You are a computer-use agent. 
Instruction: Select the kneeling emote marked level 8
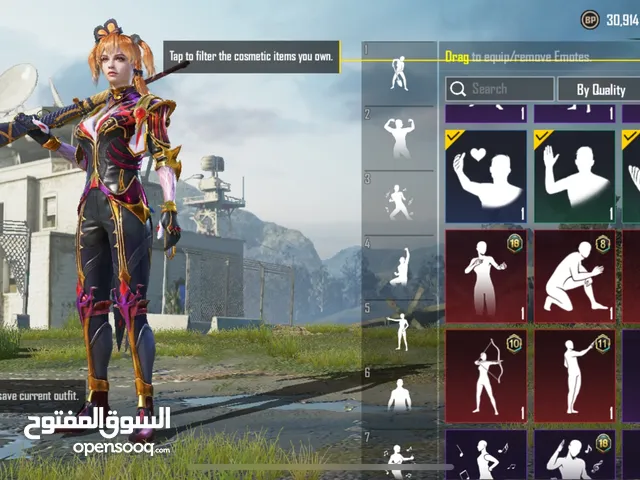574,275
